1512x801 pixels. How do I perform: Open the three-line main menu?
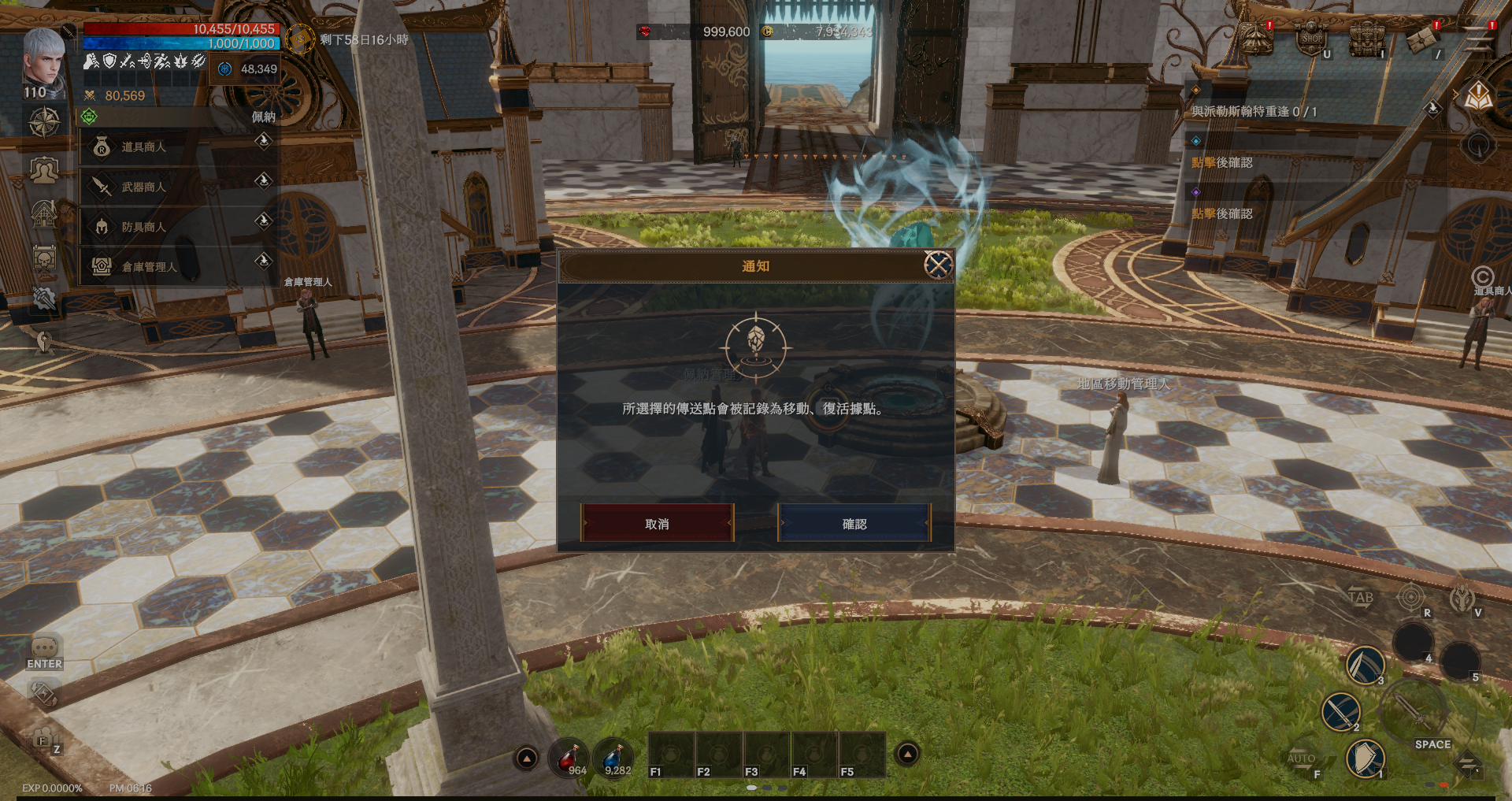coord(1476,39)
